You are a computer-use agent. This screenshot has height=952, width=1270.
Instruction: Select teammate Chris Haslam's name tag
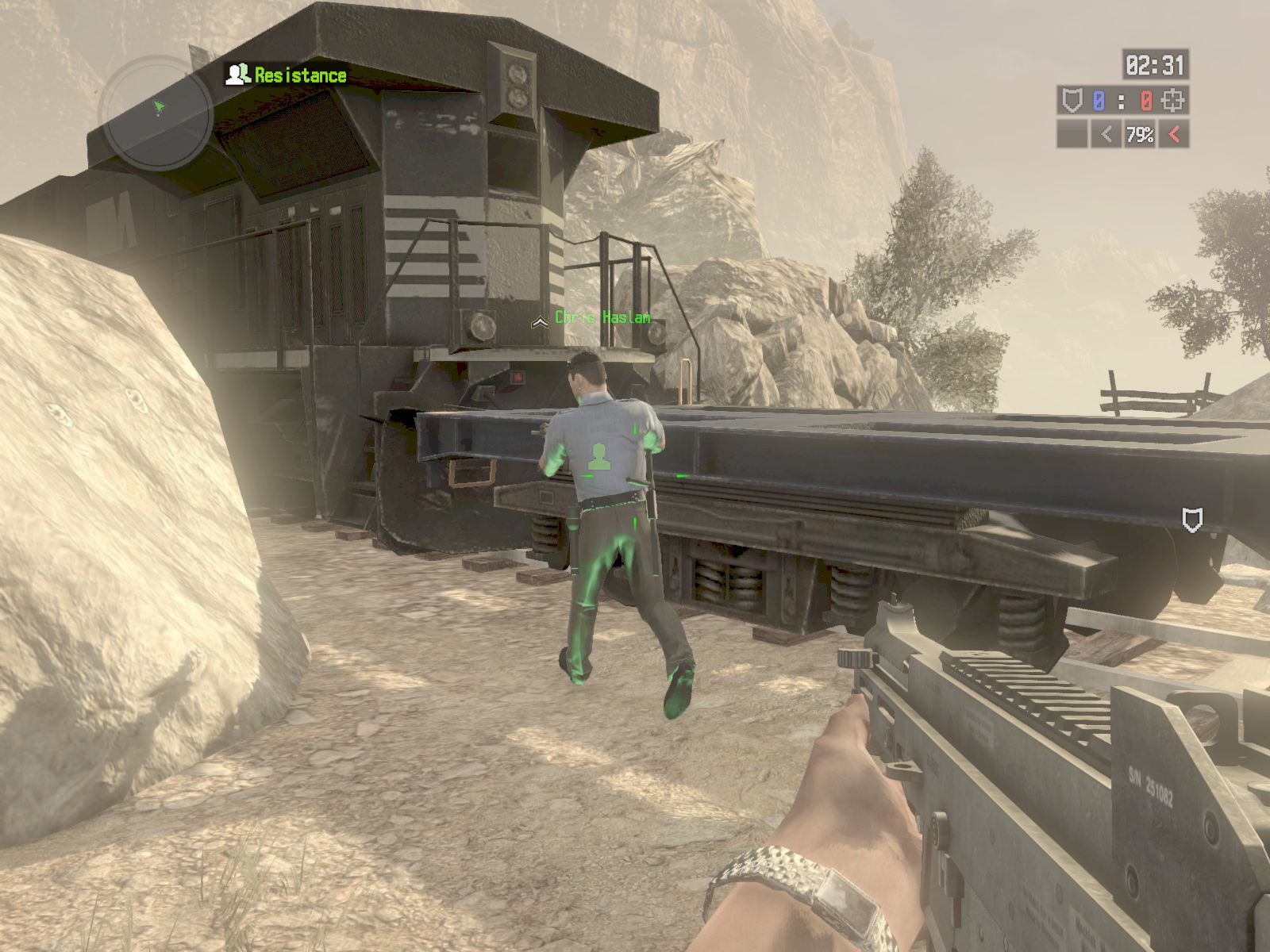[602, 318]
